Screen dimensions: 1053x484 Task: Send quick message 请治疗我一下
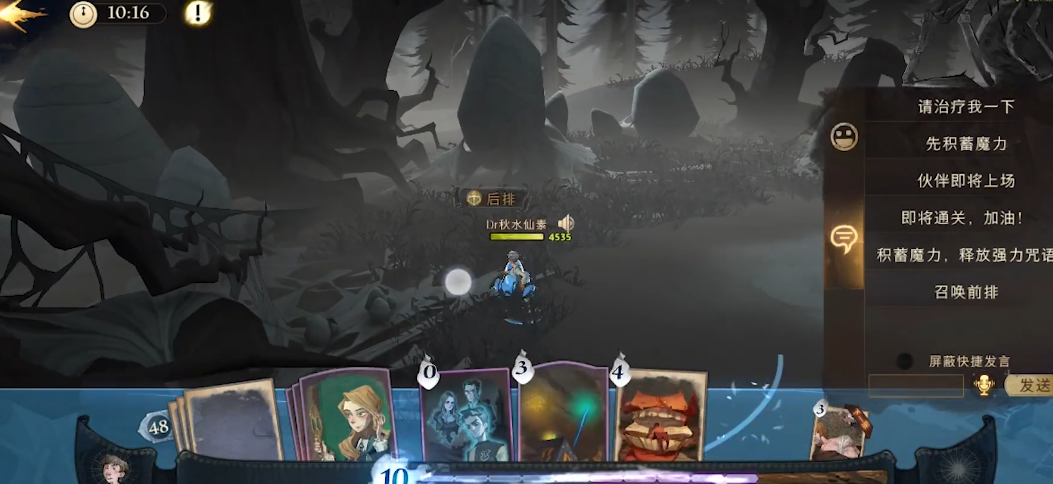(x=952, y=106)
